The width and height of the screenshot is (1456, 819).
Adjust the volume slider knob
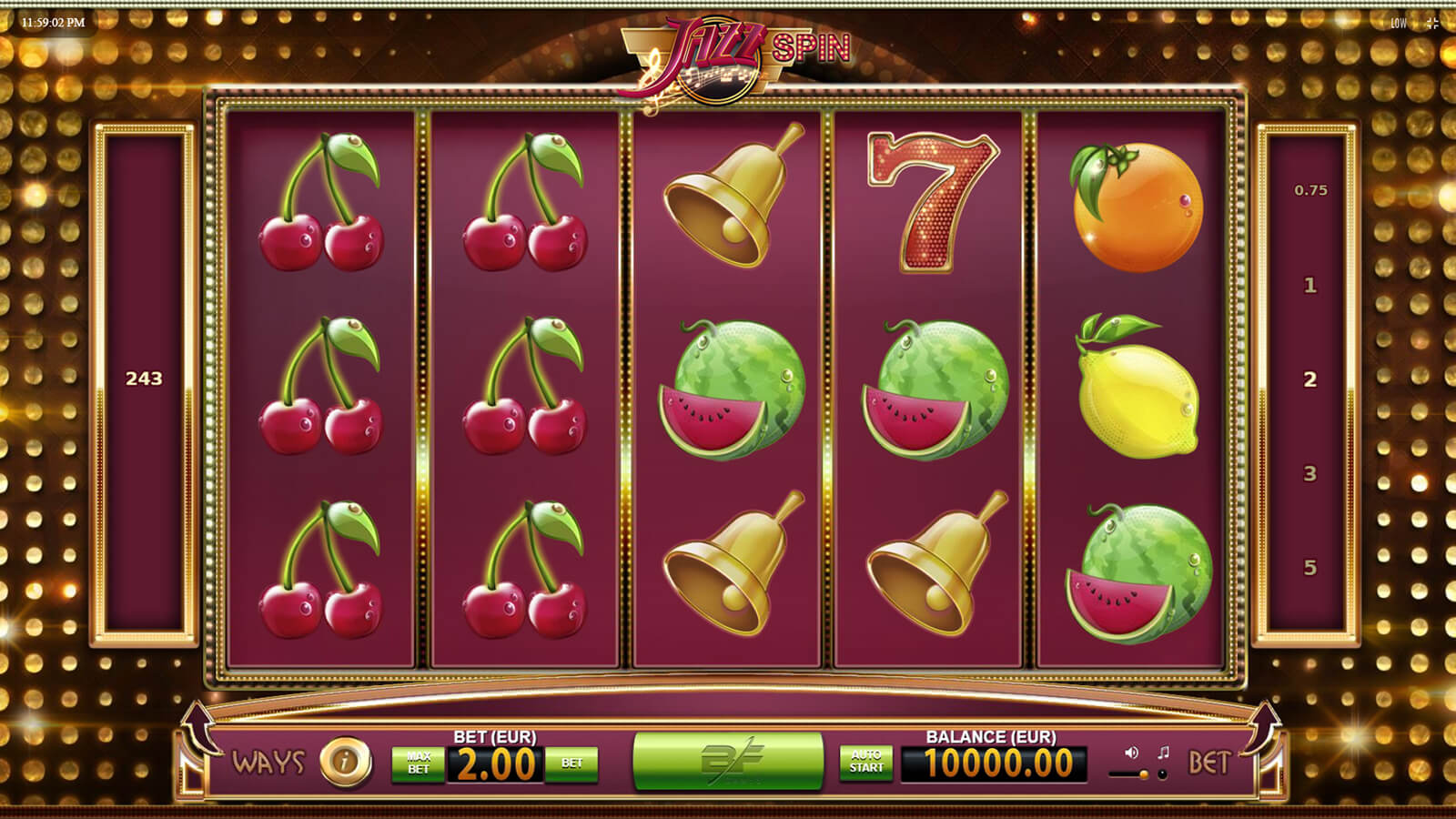coord(1144,774)
